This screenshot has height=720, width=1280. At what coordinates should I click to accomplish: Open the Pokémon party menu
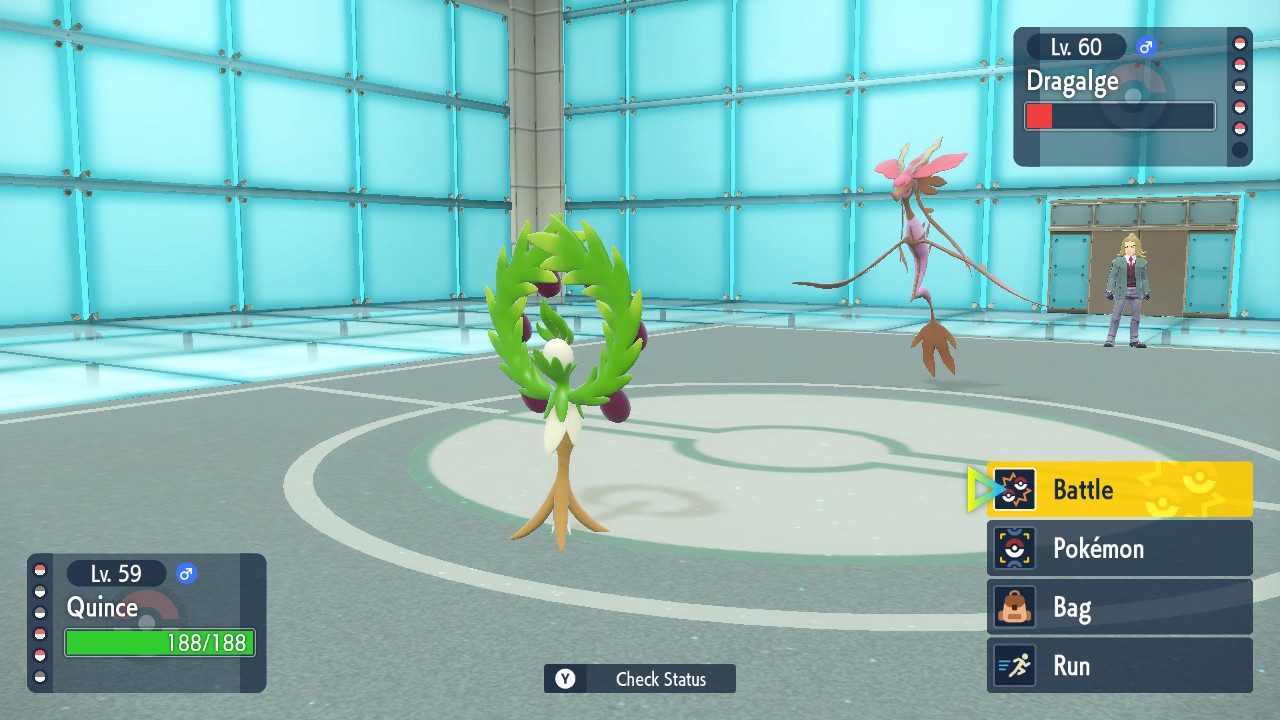[1119, 548]
